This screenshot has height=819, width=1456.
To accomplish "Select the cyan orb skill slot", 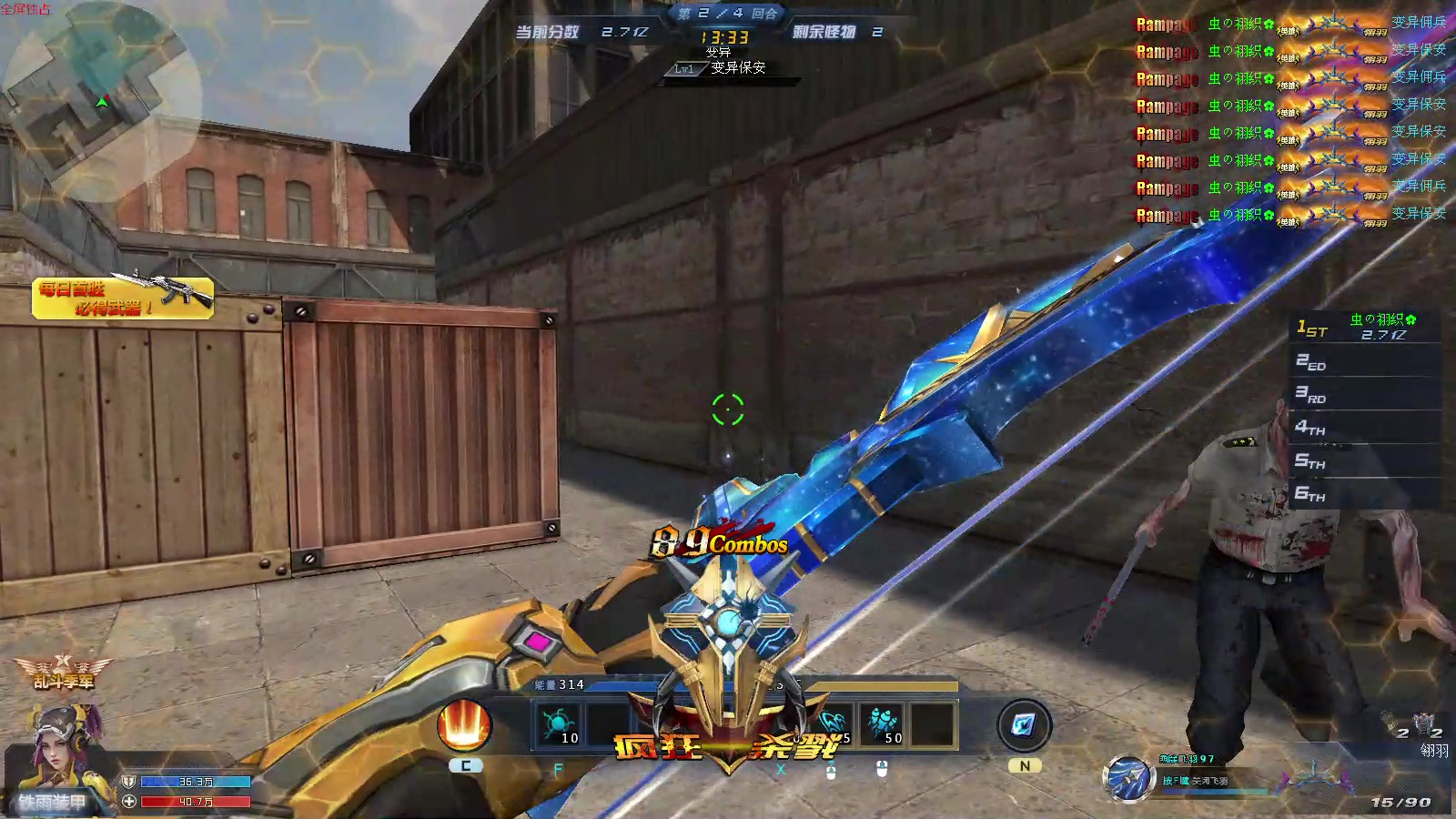I will click(558, 725).
